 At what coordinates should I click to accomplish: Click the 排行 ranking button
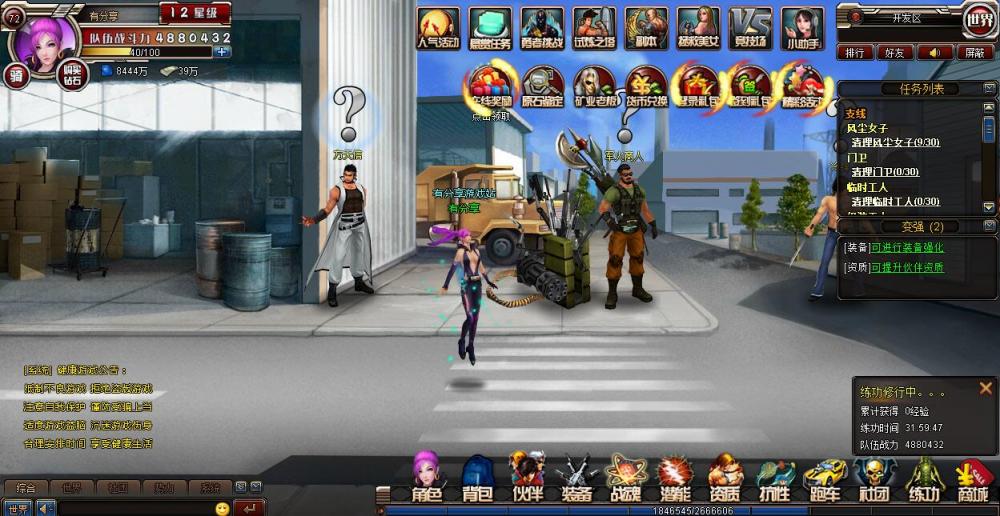(854, 52)
